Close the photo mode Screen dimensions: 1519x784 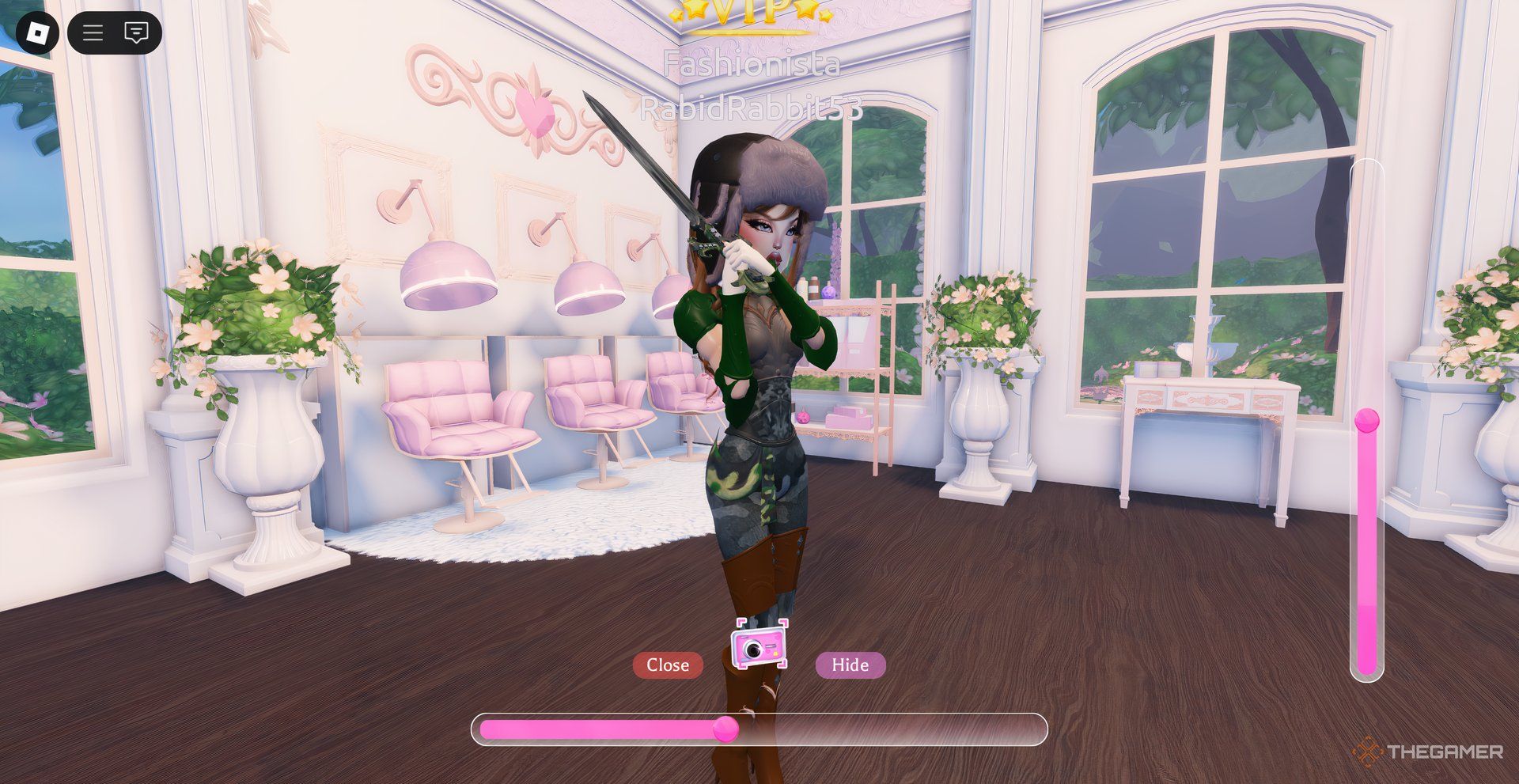[x=667, y=665]
